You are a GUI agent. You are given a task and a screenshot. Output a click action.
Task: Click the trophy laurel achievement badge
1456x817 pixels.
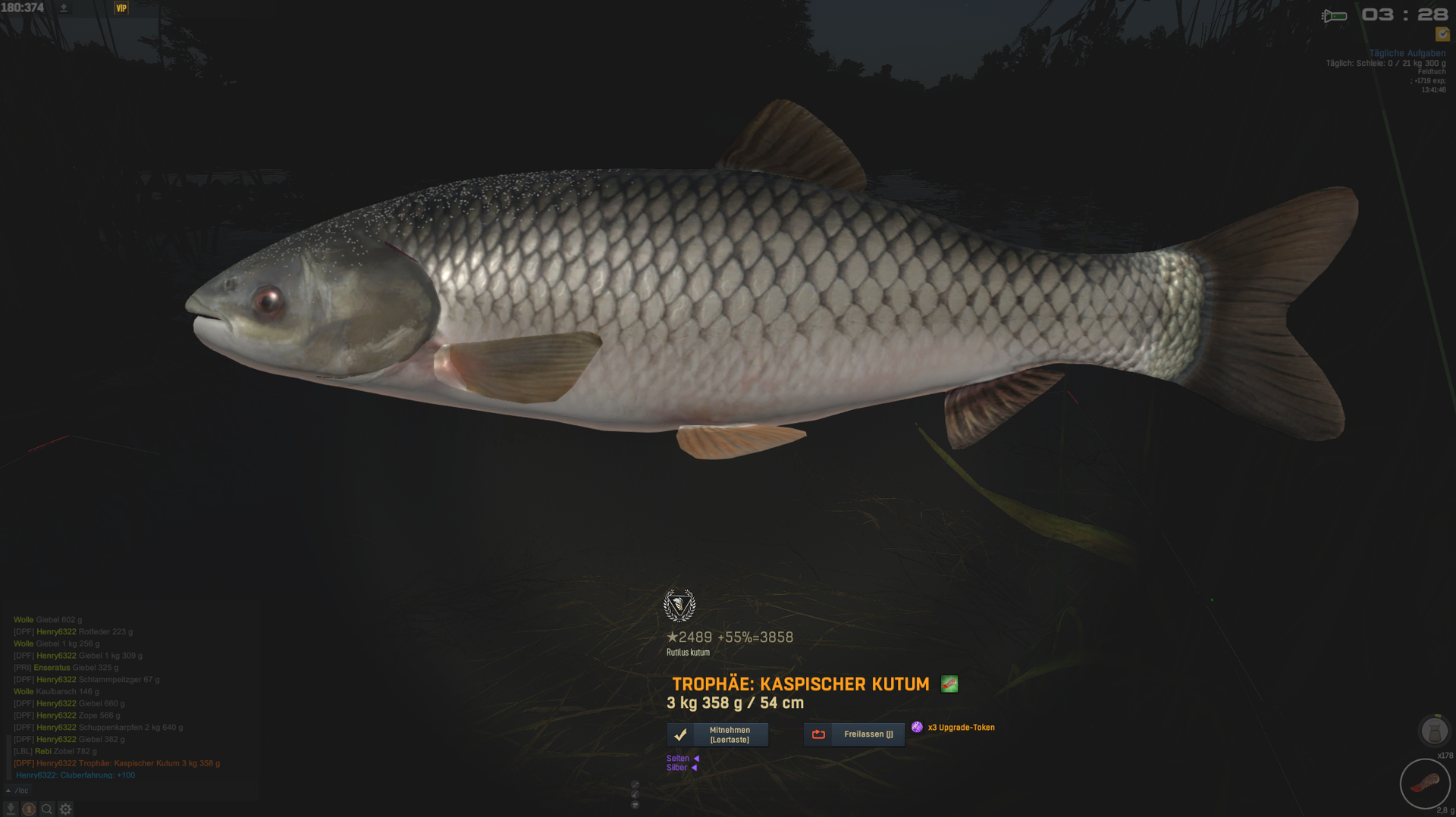679,606
